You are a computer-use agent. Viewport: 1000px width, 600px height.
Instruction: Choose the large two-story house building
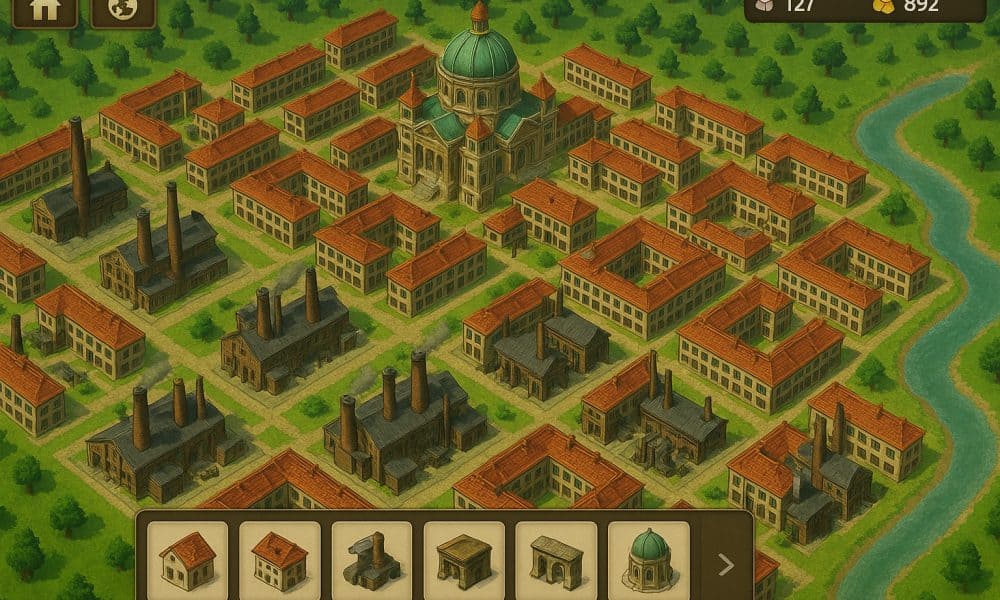click(280, 558)
